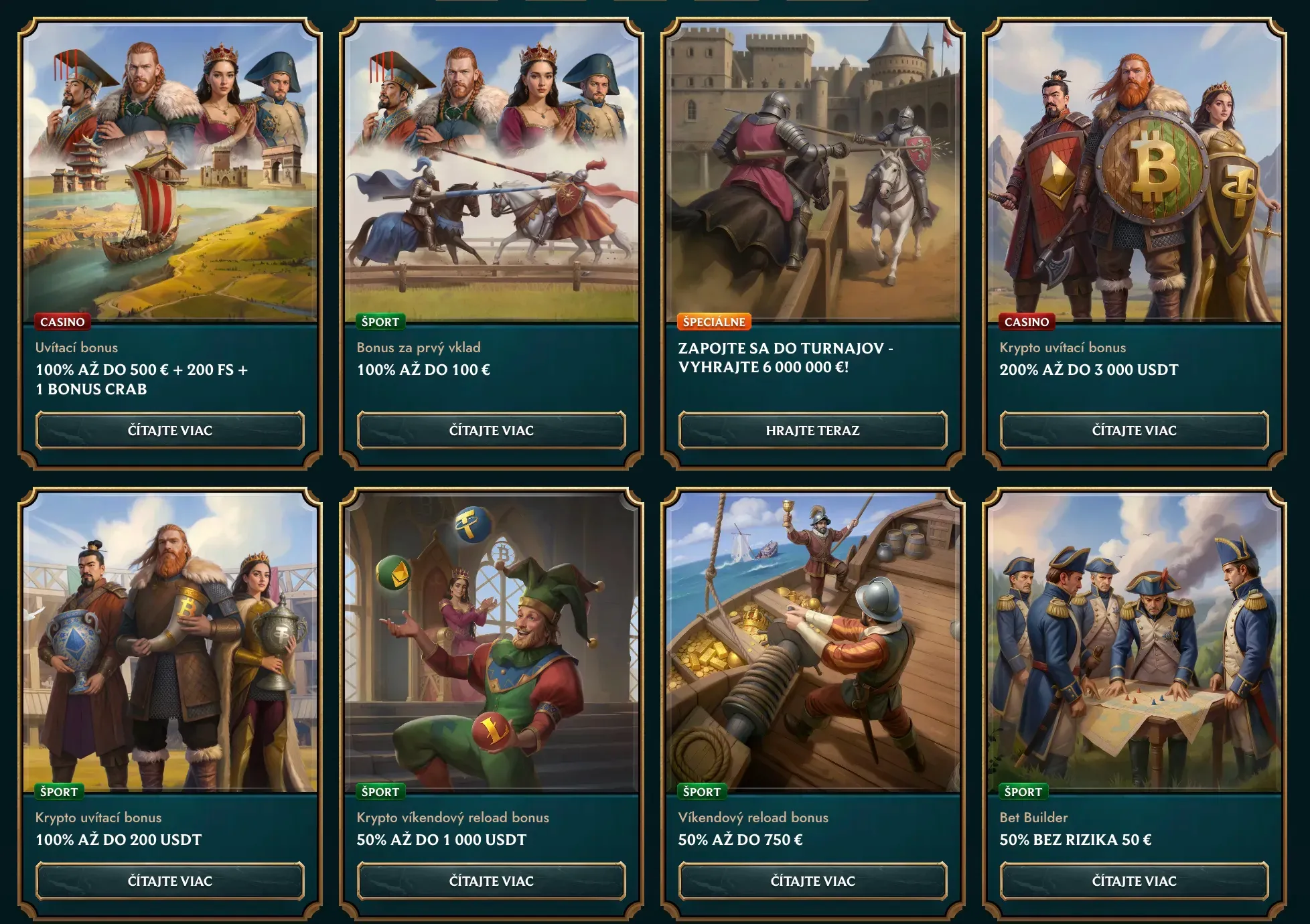Open details for the 100% up to 200 USDT bonus
This screenshot has height=924, width=1310.
pyautogui.click(x=170, y=881)
